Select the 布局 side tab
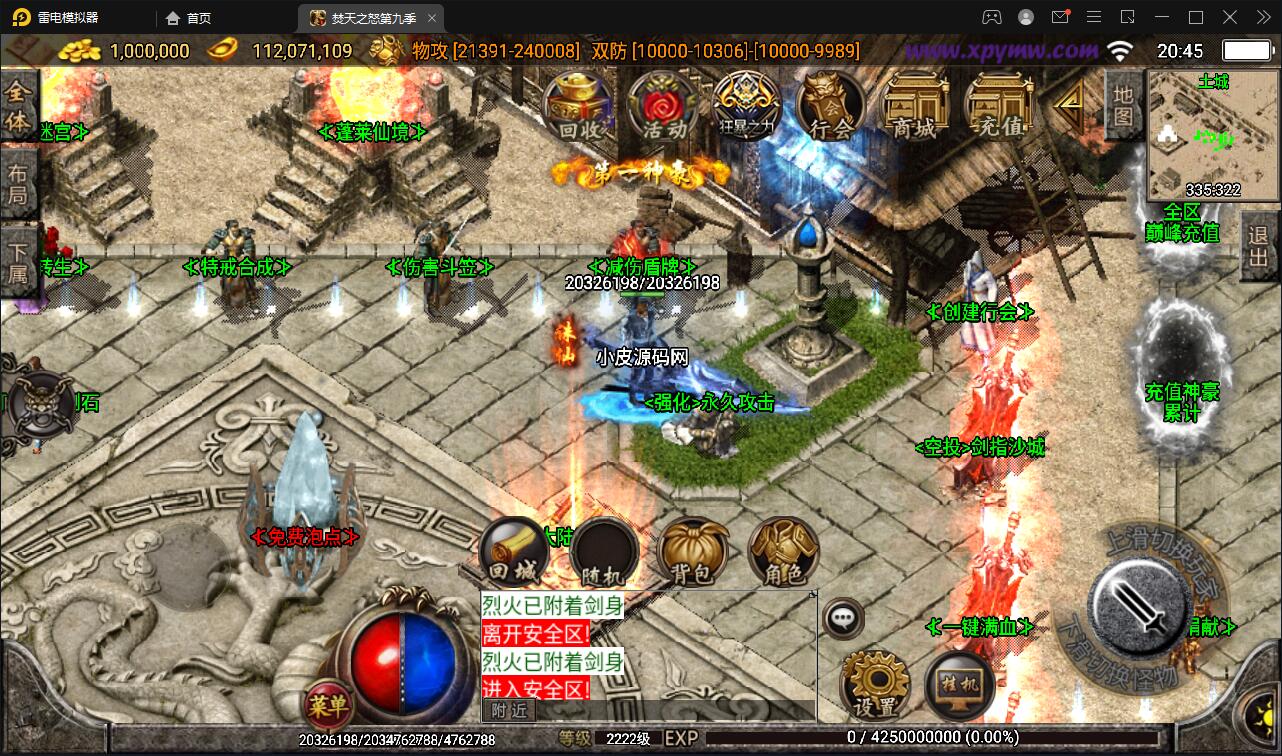1282x756 pixels. click(18, 183)
